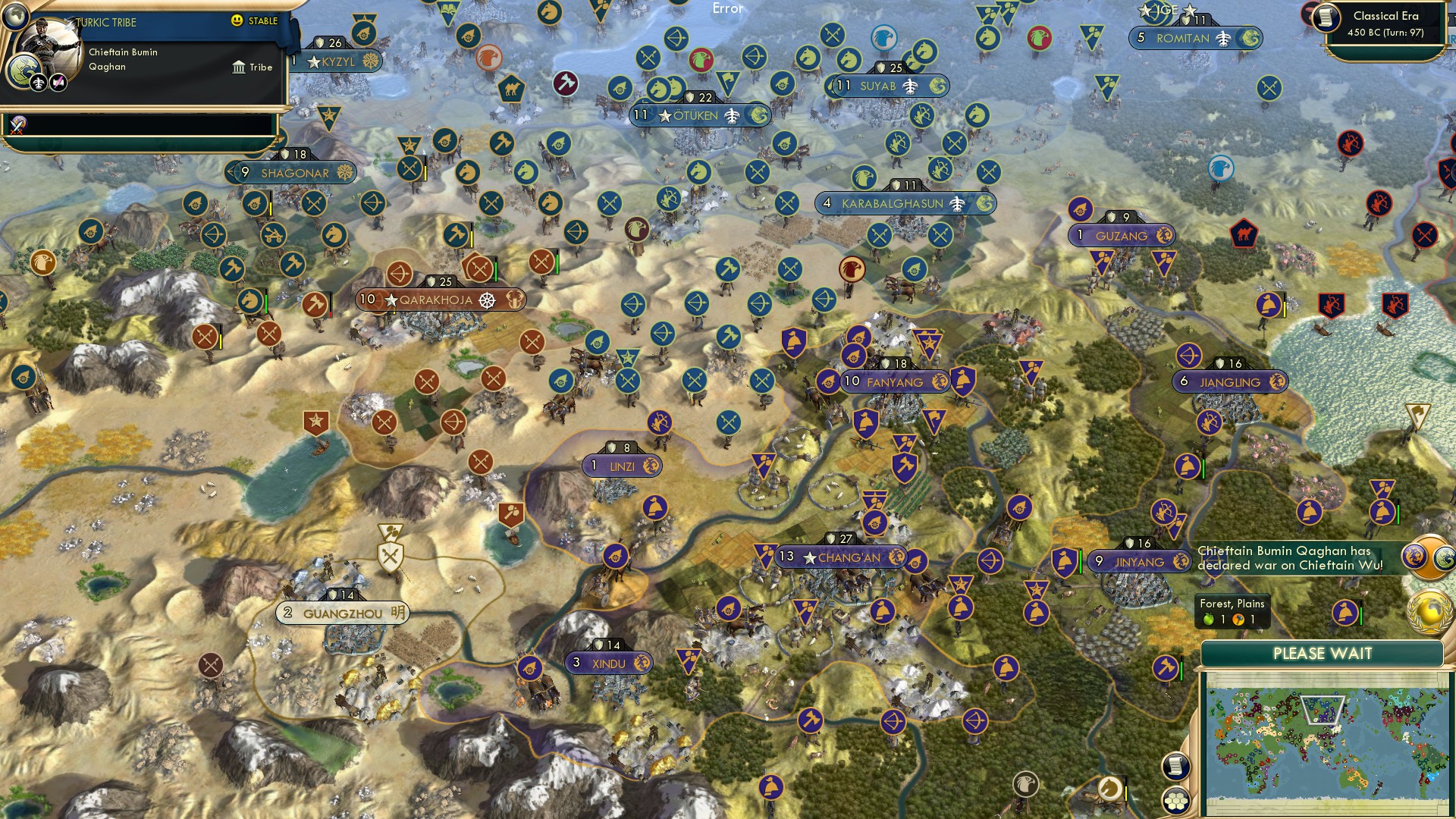
Task: Choose the Guangzhou city banner
Action: coord(343,613)
